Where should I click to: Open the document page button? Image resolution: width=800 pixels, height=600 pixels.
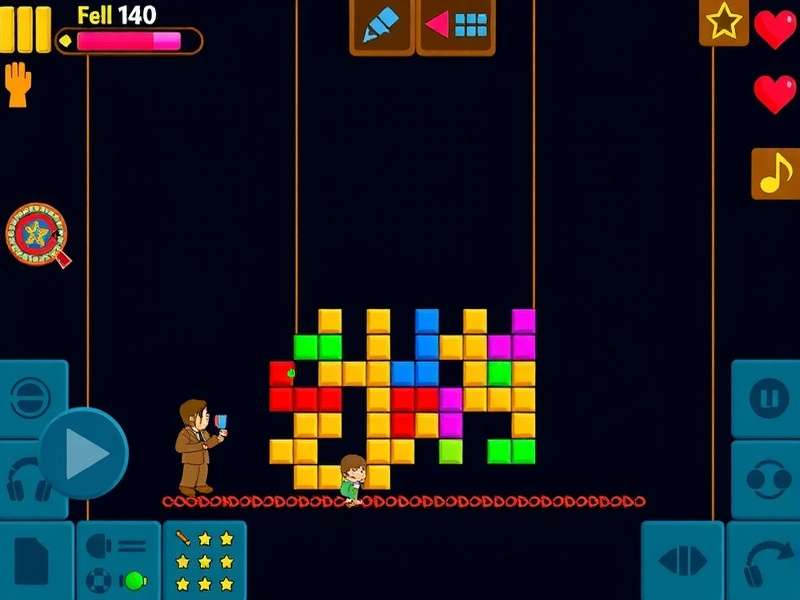(x=33, y=562)
